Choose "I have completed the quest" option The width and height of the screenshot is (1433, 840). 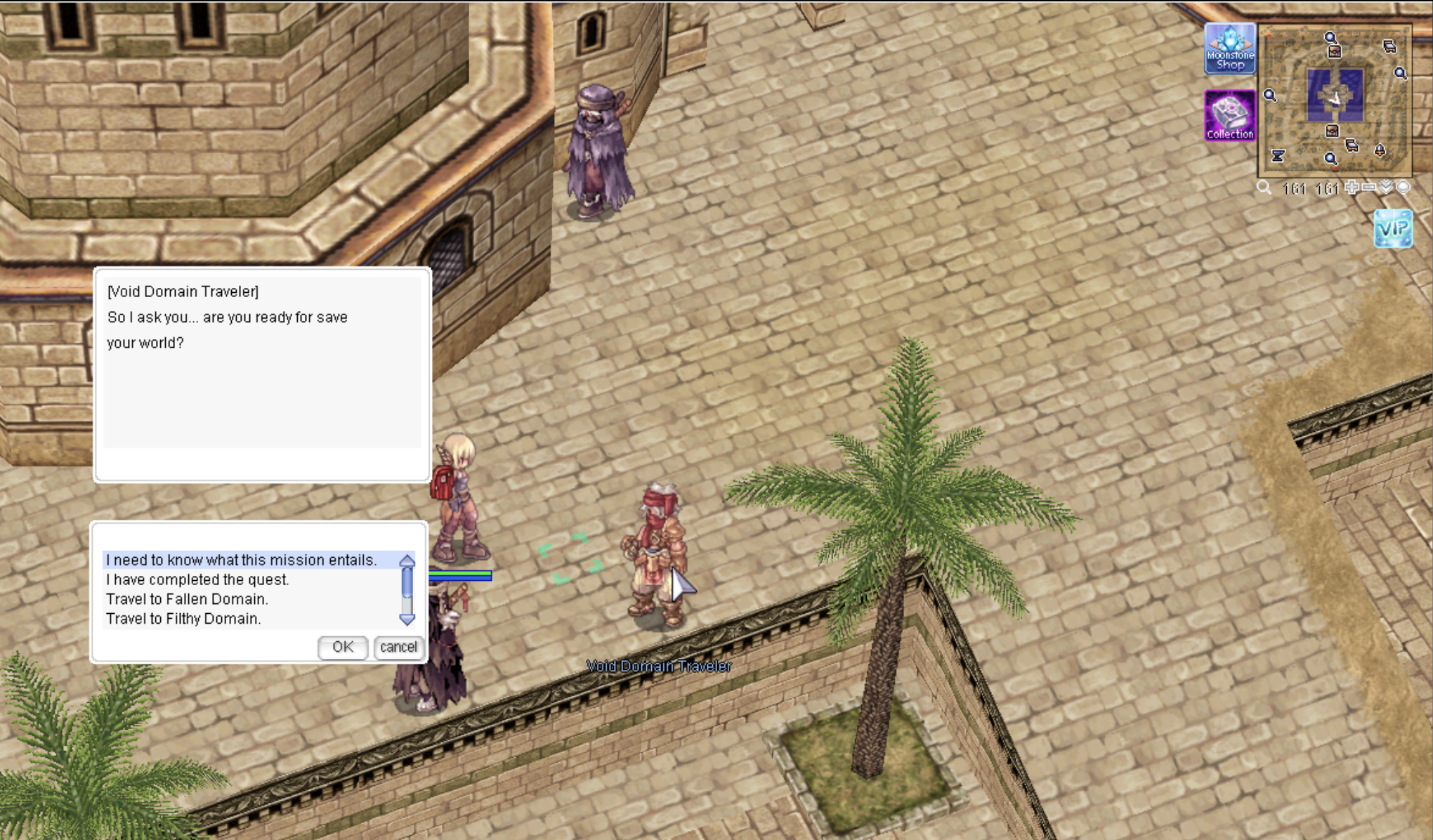coord(197,579)
